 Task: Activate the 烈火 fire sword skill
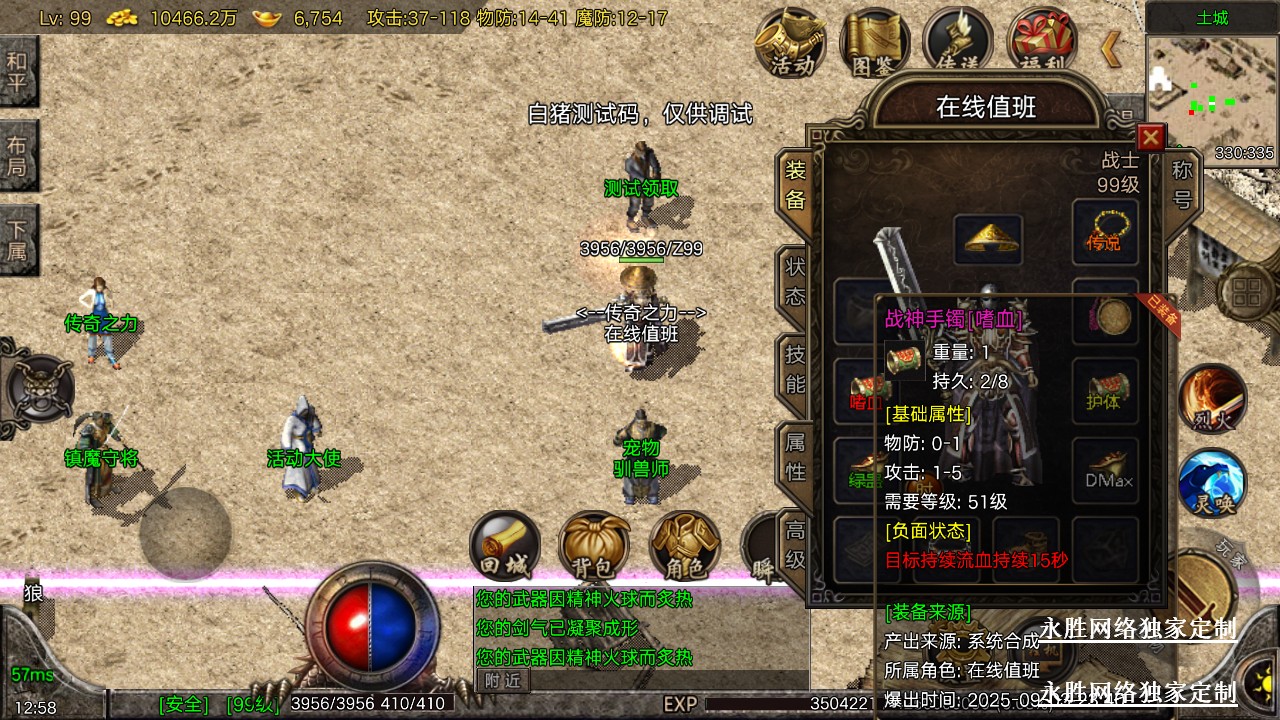point(1212,398)
